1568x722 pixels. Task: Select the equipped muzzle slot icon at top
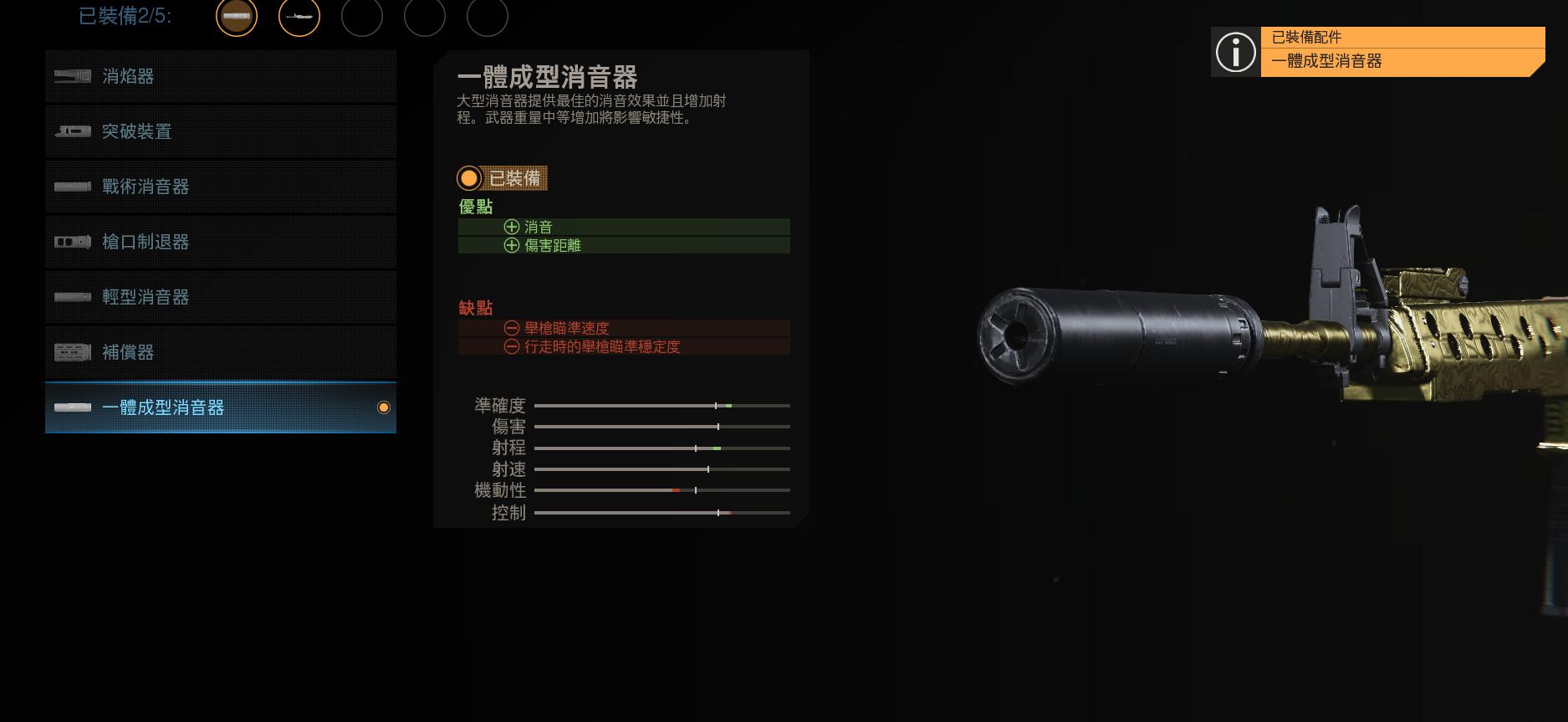click(x=237, y=17)
